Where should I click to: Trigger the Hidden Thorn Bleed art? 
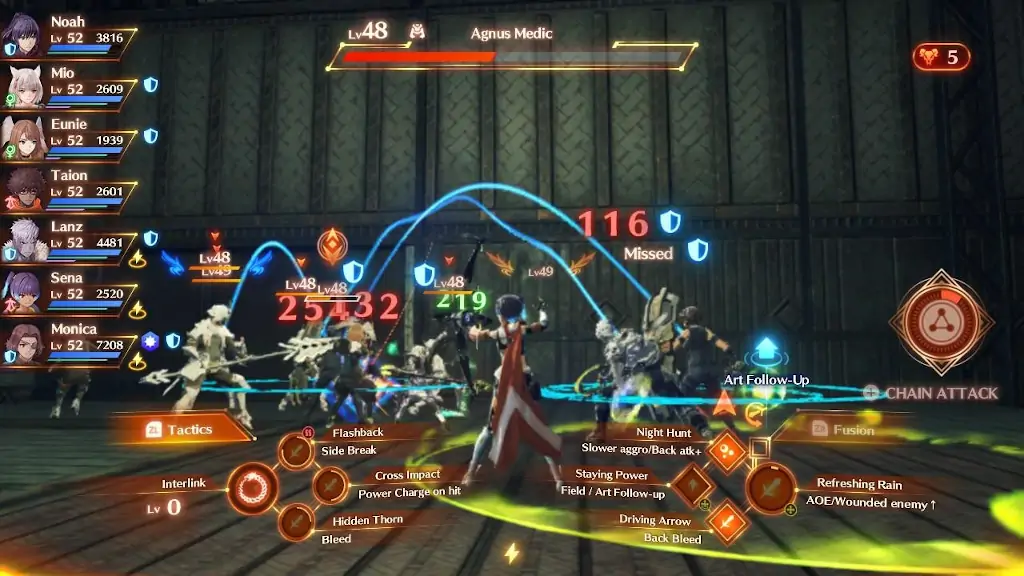(x=297, y=522)
